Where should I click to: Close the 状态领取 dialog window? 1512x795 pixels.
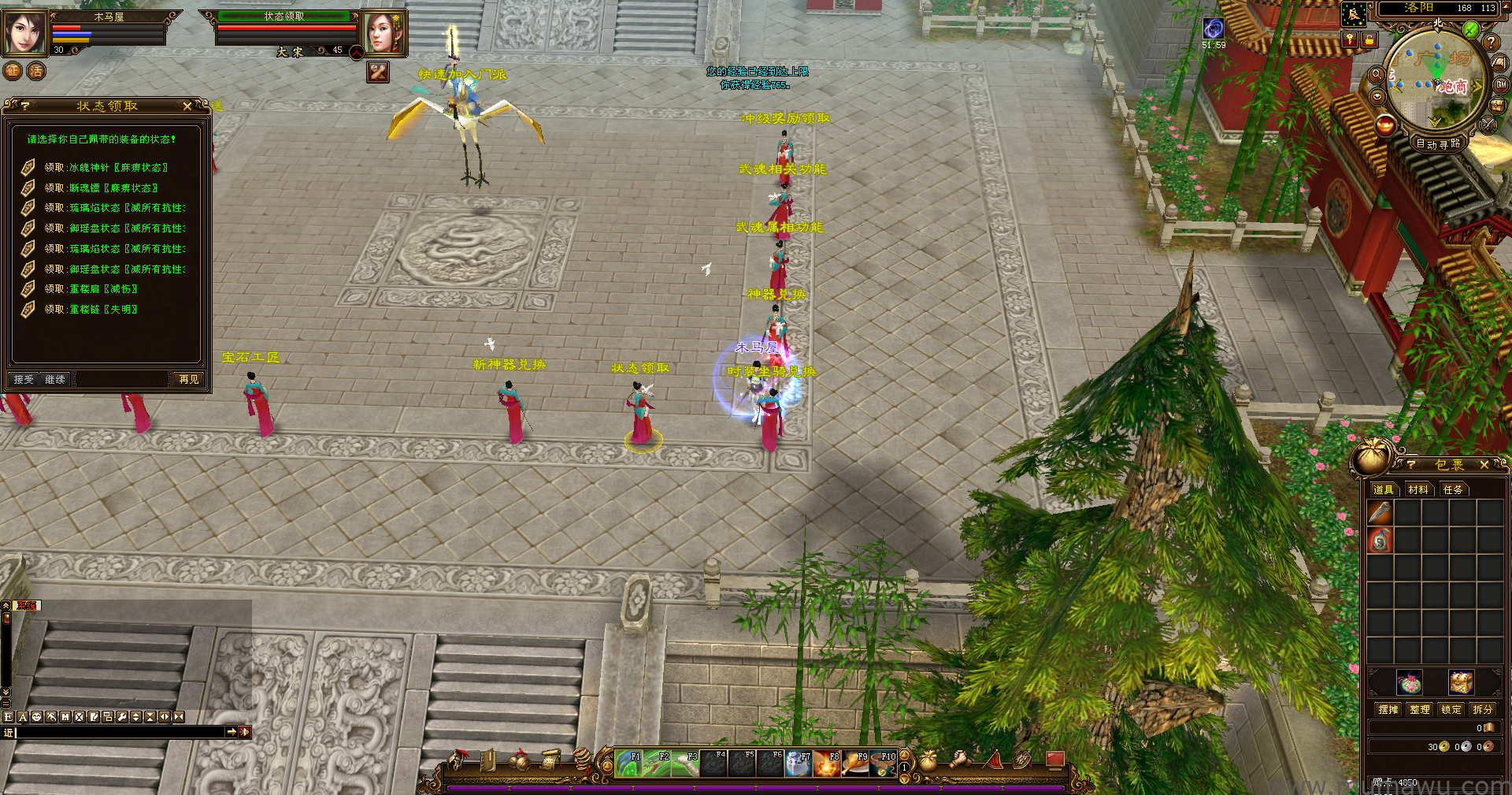pos(187,106)
